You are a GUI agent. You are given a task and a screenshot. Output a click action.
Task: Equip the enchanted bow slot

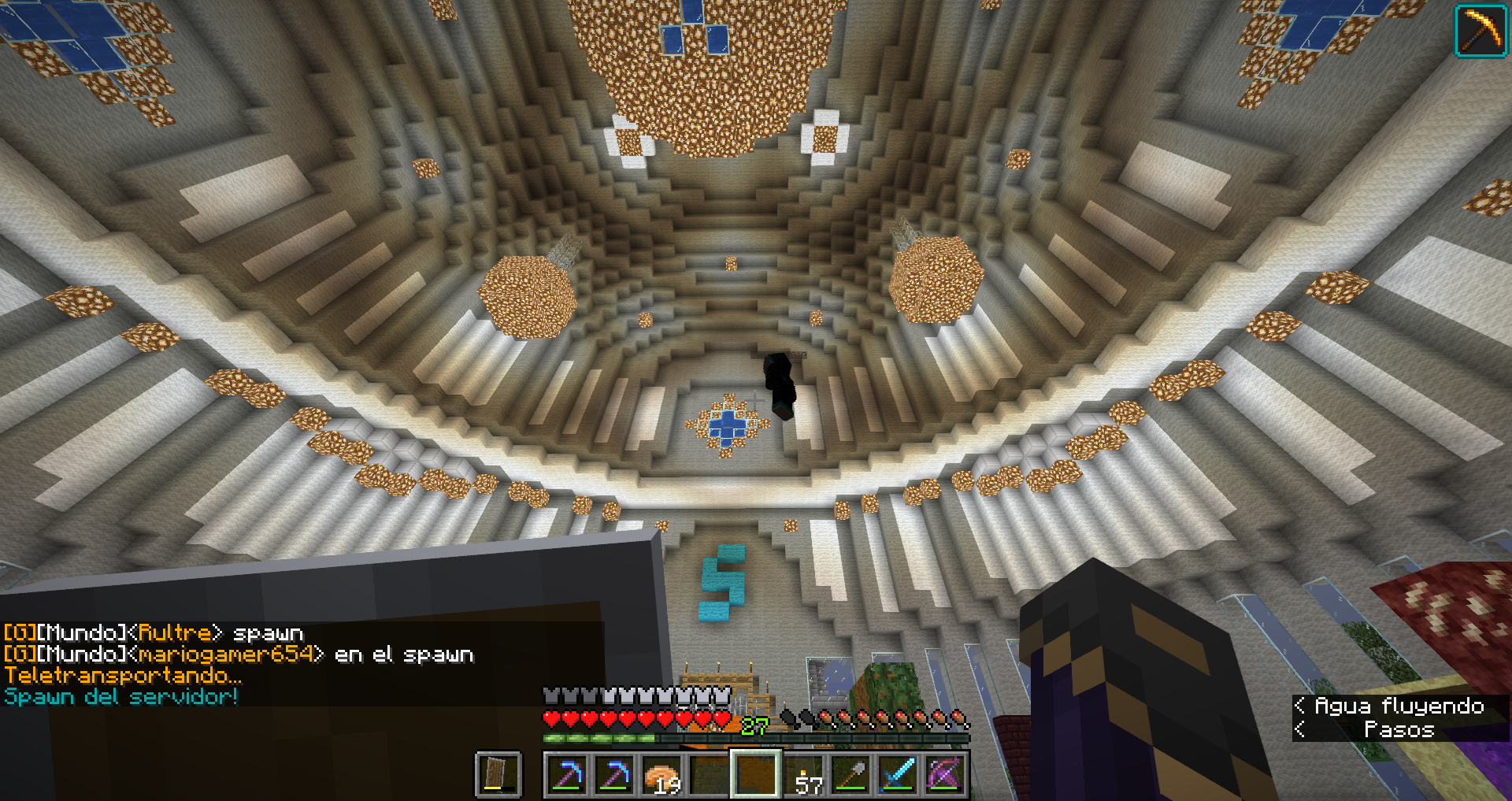click(946, 775)
